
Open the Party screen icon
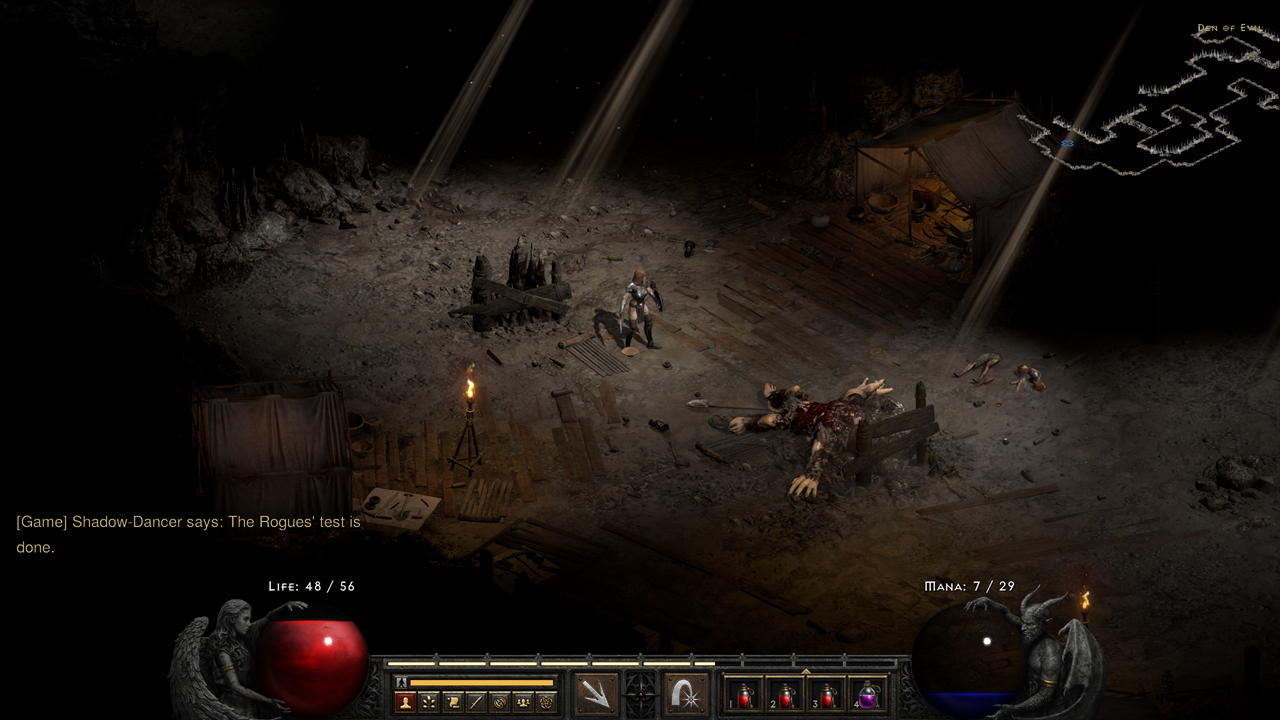coord(522,701)
